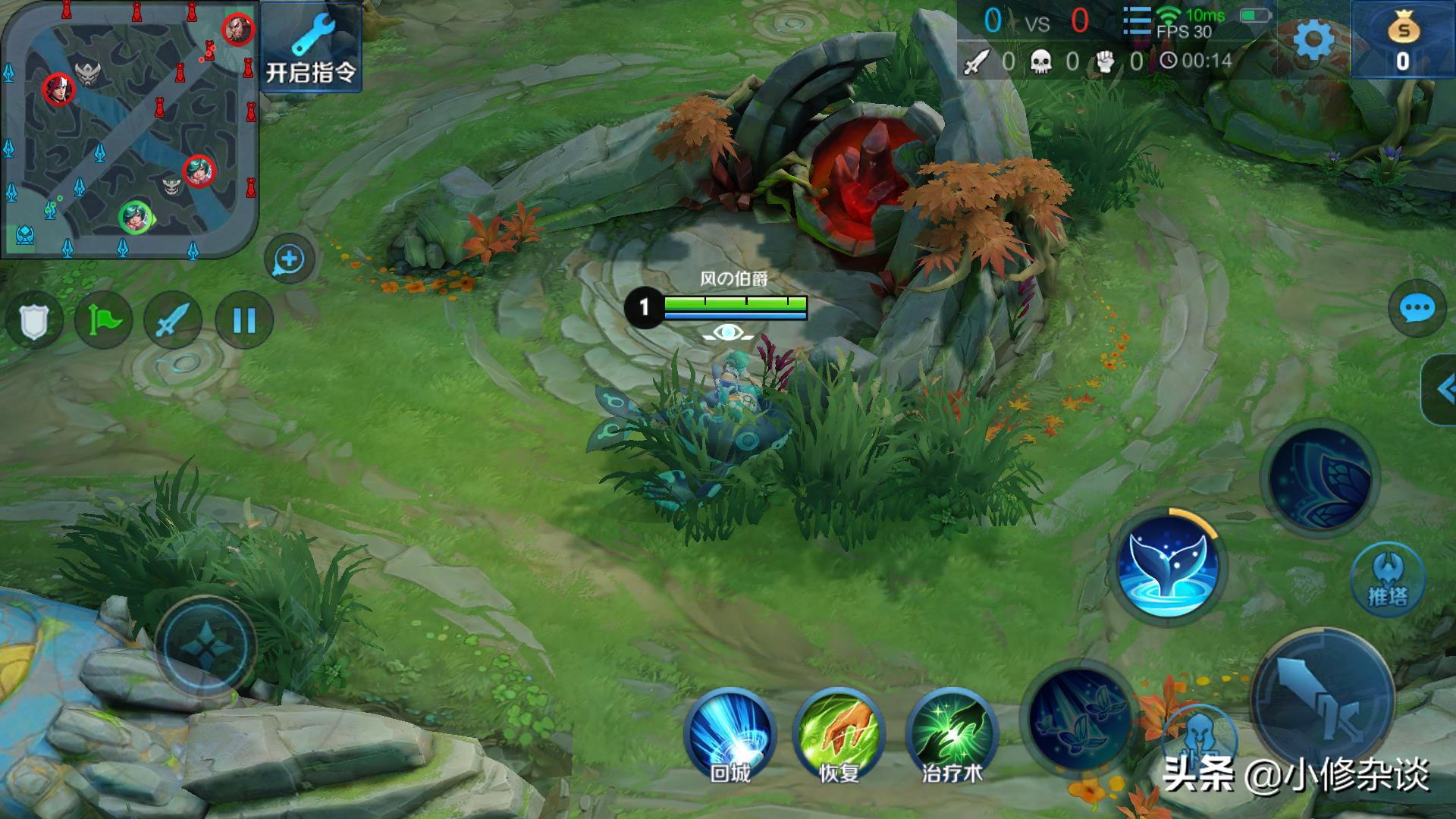Click the magnifier plus button
The height and width of the screenshot is (819, 1456).
289,259
